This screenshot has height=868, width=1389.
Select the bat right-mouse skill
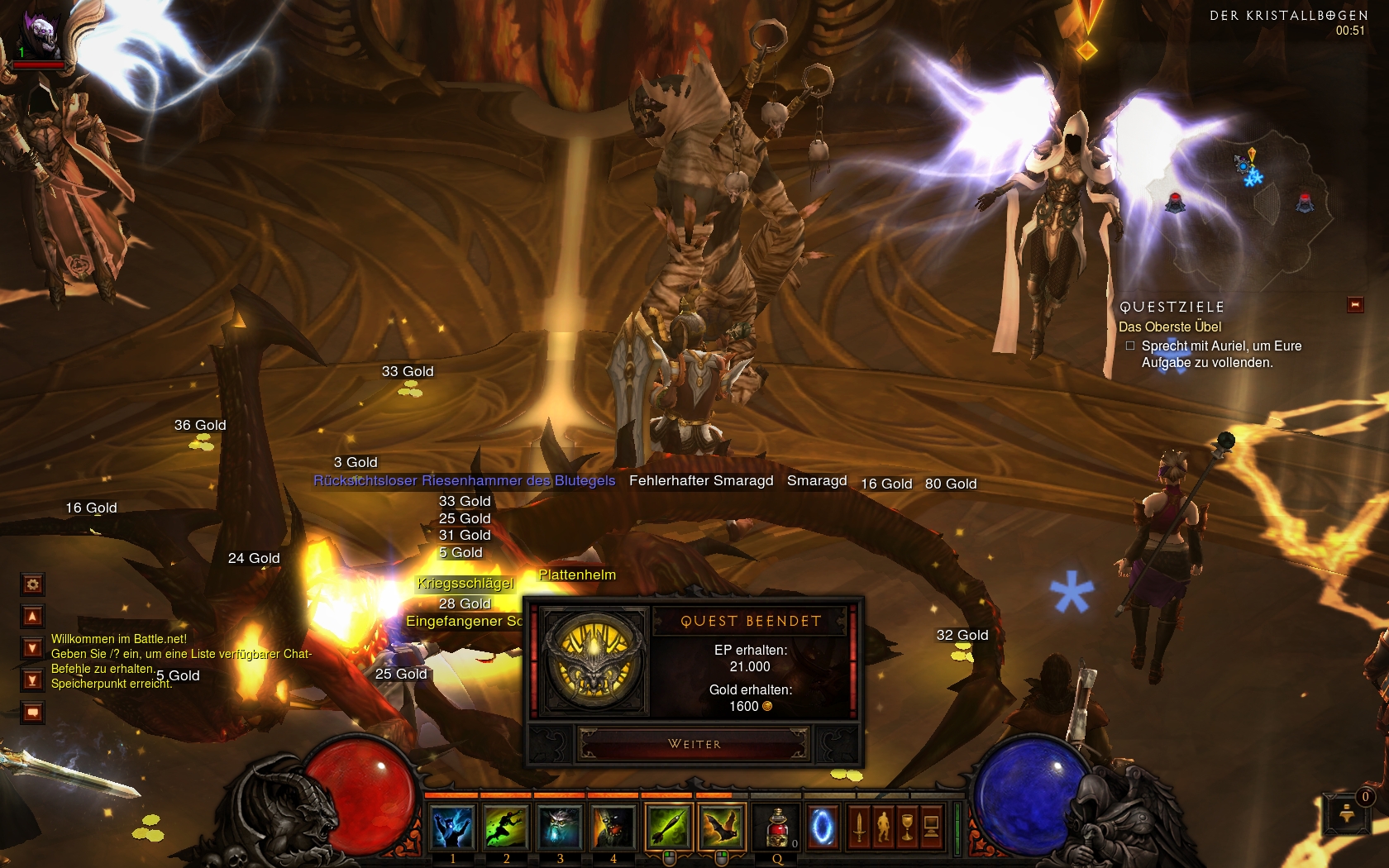(722, 827)
